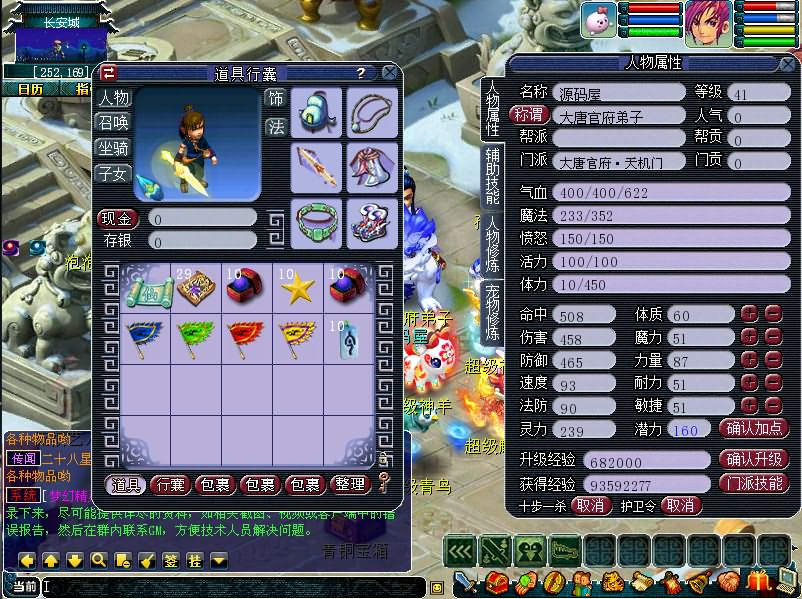Switch to the 宠物修炼 side tab
802x599 pixels.
pos(493,312)
